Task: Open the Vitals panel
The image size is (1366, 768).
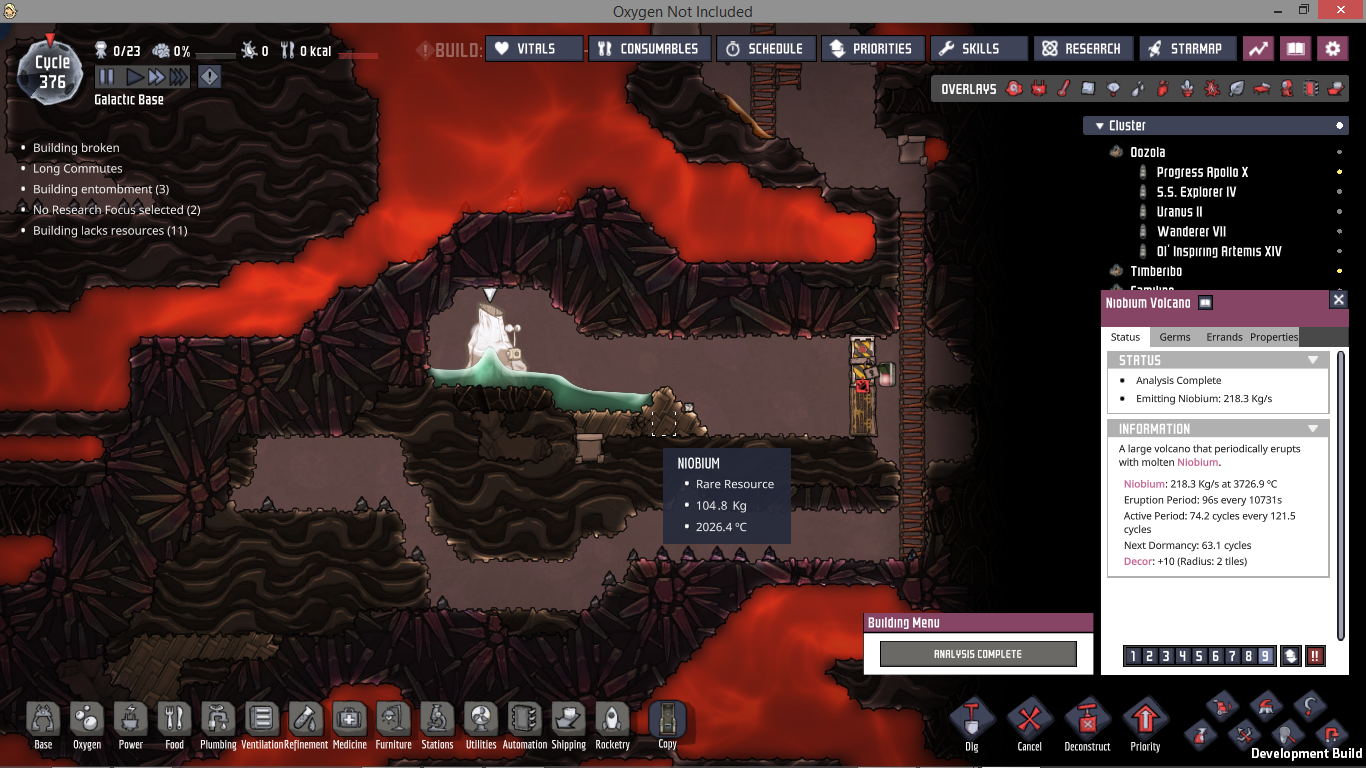Action: click(534, 48)
